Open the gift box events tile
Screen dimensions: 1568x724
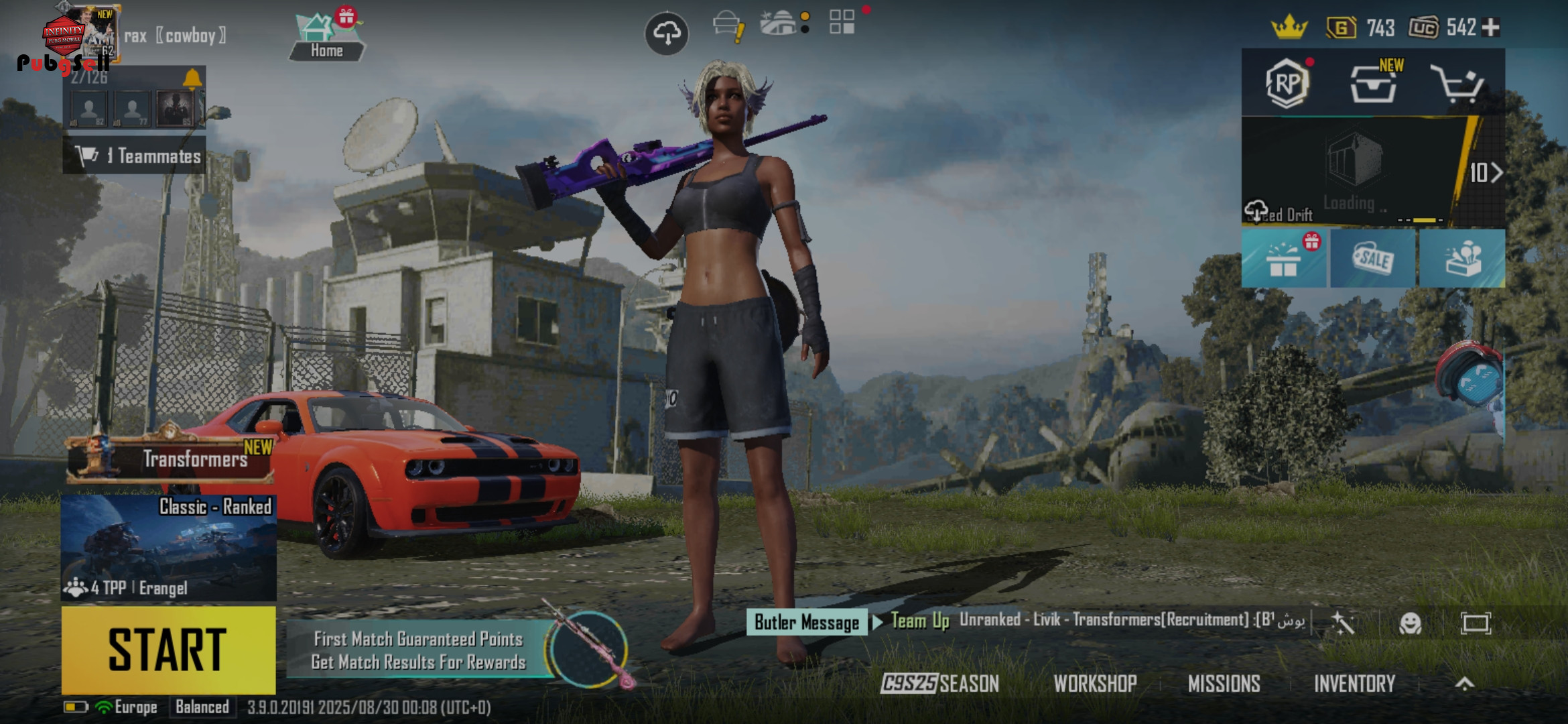pyautogui.click(x=1284, y=259)
